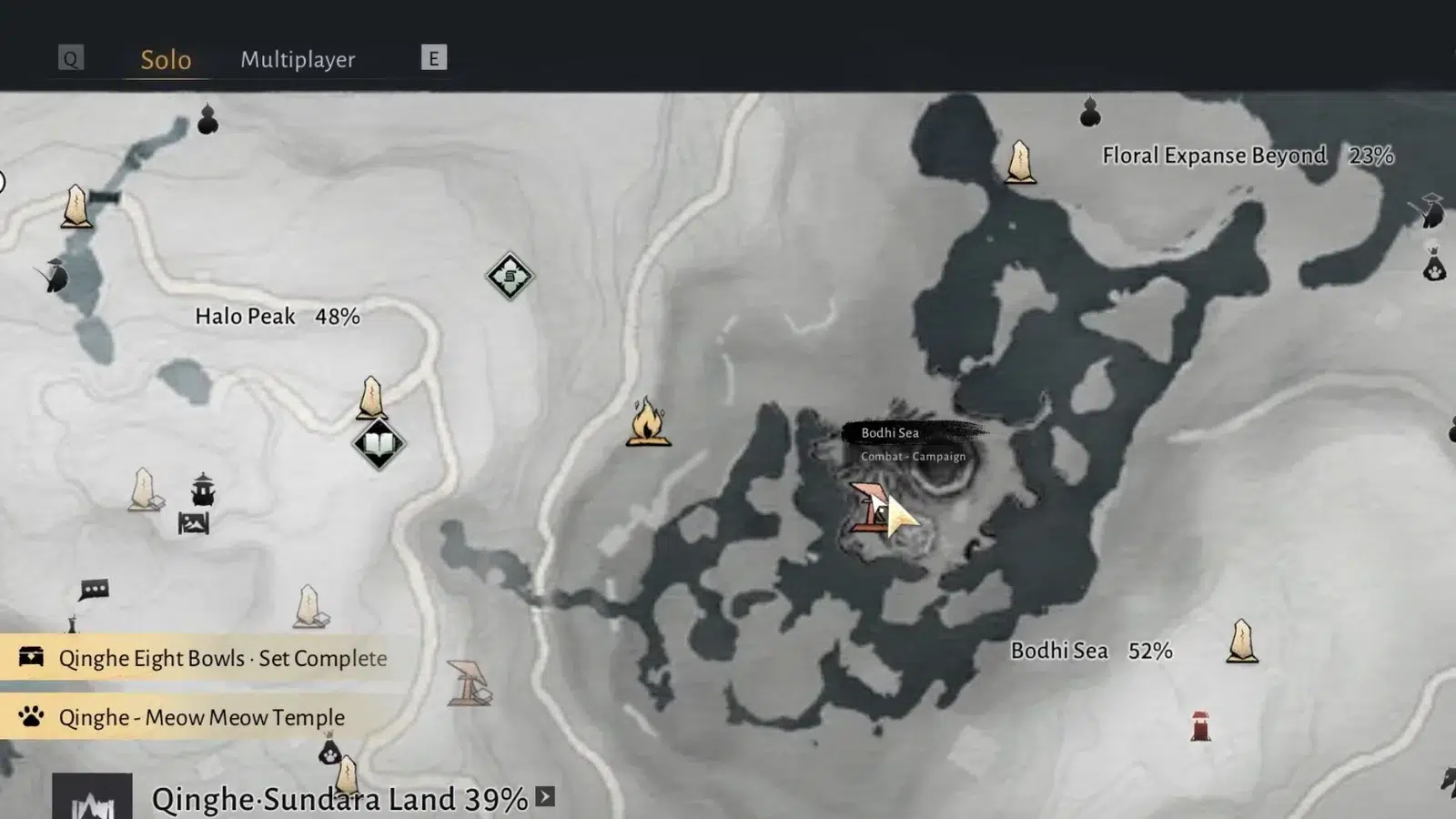
Task: Select the red shrine map marker
Action: [1200, 726]
